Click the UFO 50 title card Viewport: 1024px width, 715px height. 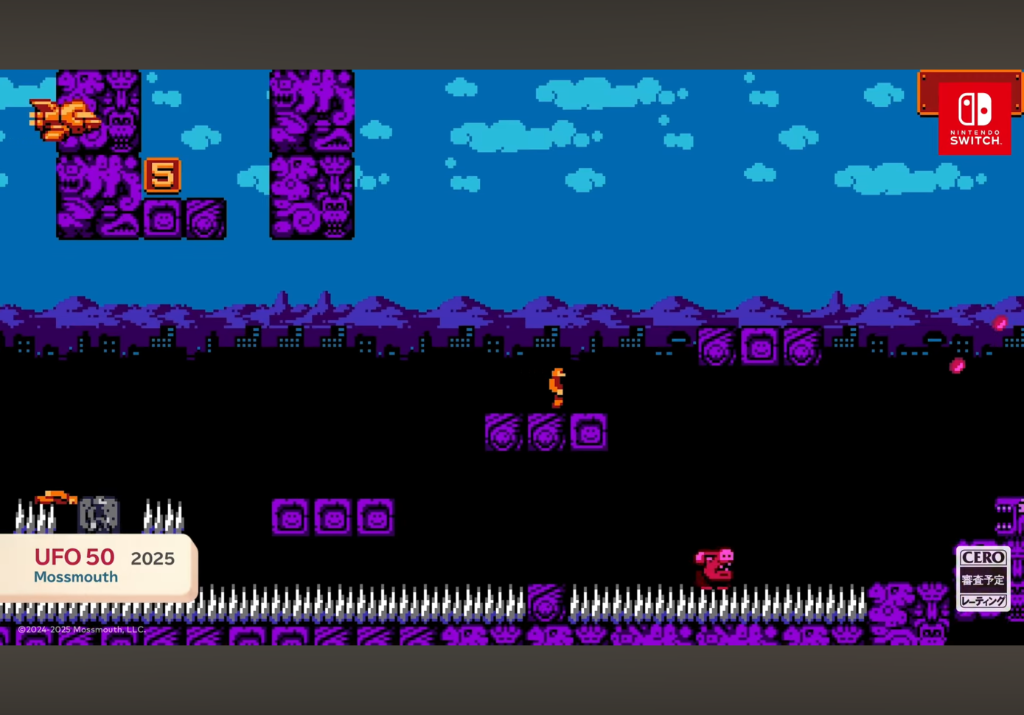point(98,566)
